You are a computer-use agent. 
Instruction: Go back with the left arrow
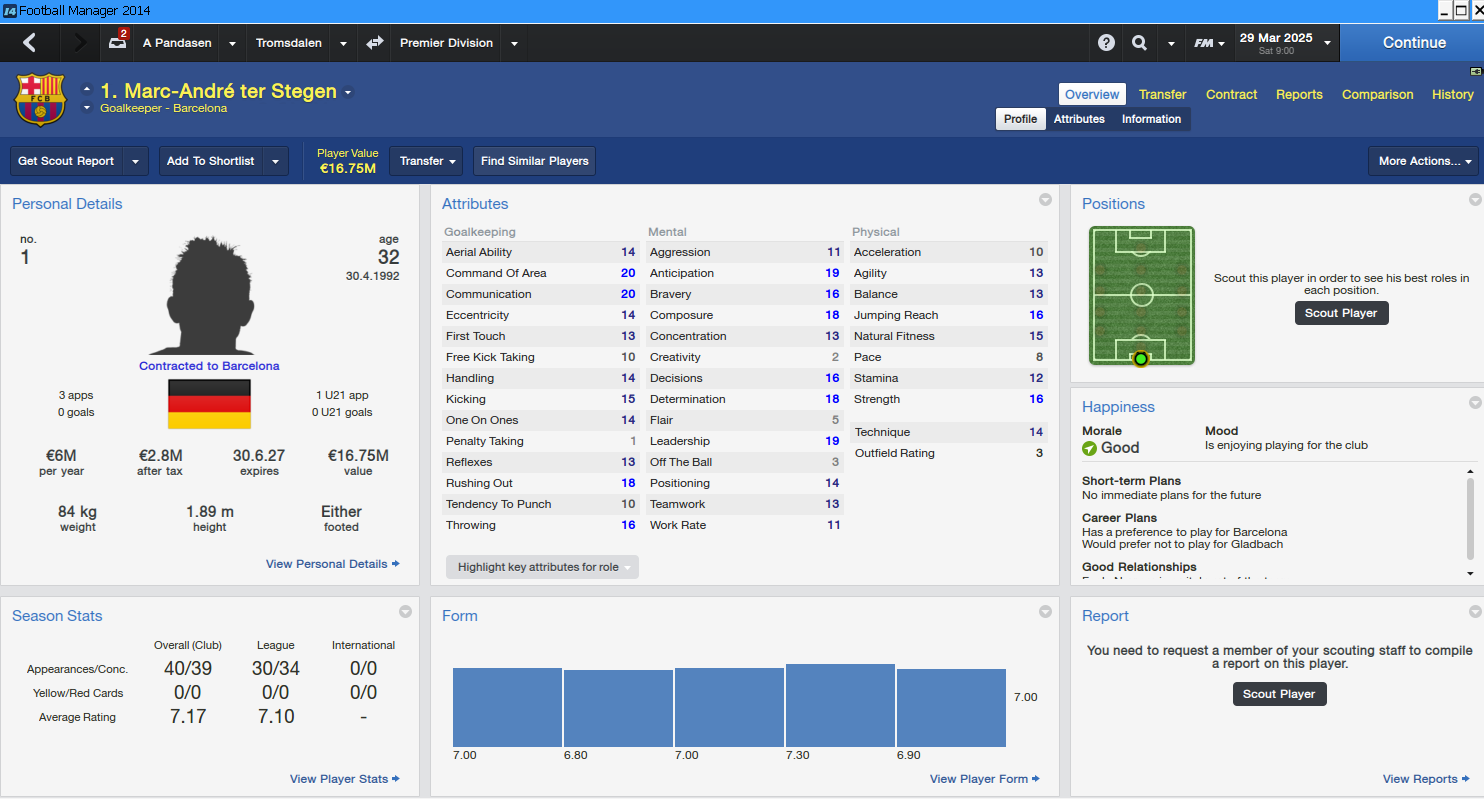pos(29,43)
